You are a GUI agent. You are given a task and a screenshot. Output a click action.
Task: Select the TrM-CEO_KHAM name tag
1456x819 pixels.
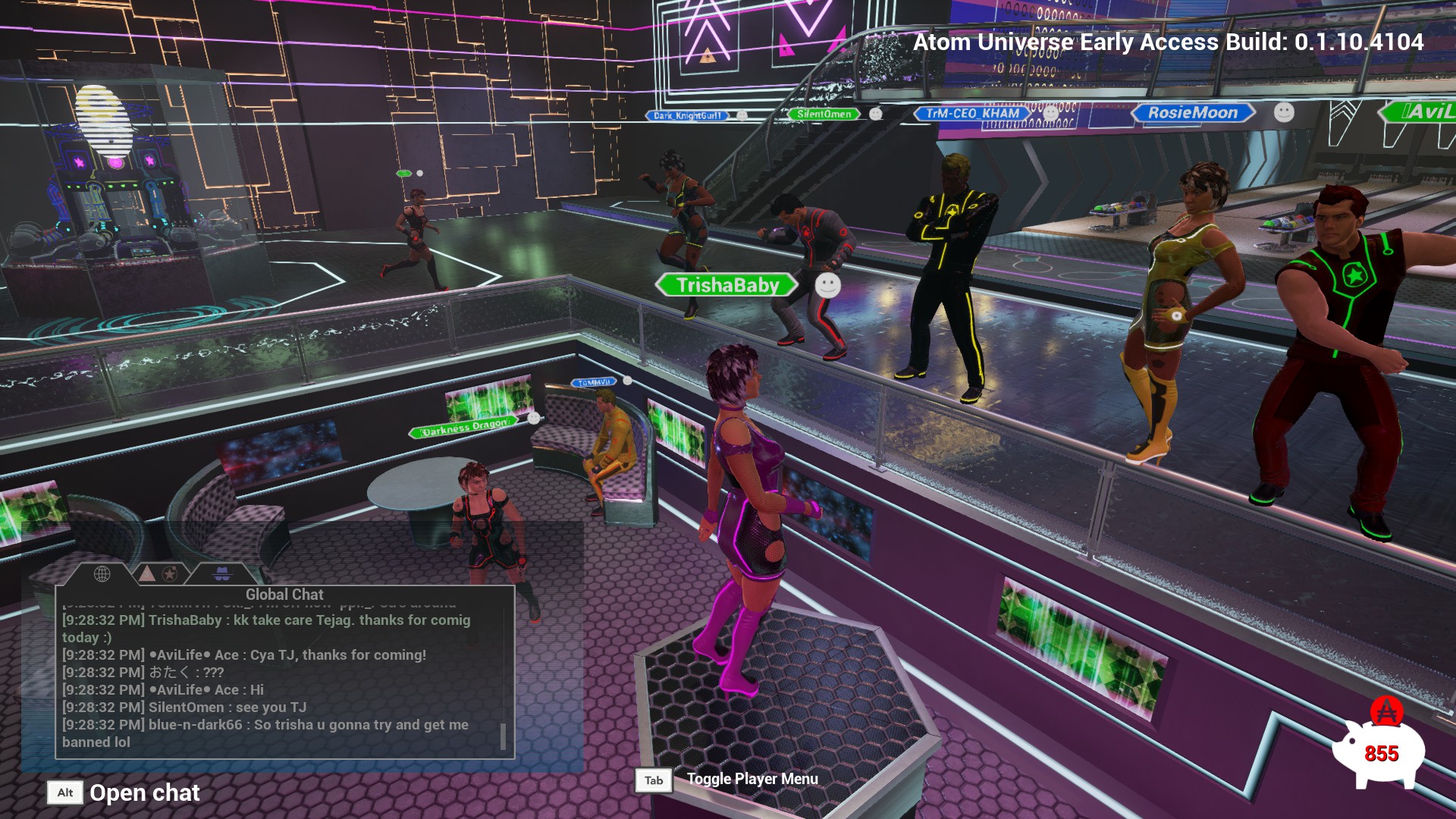coord(972,114)
